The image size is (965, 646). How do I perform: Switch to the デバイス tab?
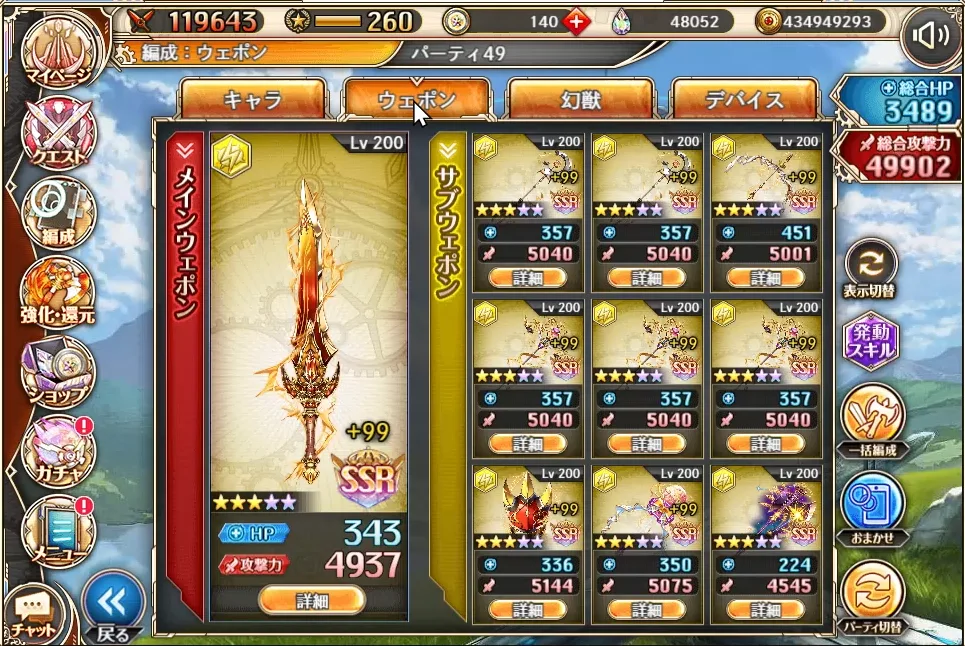(745, 100)
